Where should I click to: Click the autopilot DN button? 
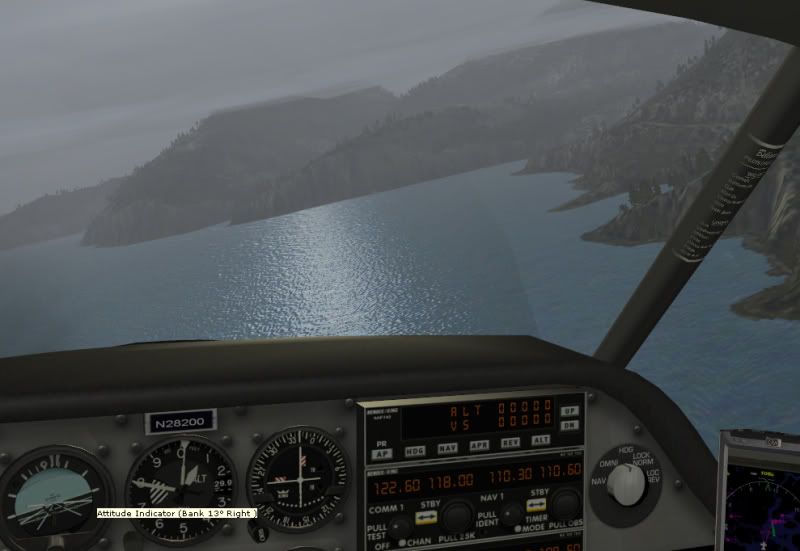[569, 425]
